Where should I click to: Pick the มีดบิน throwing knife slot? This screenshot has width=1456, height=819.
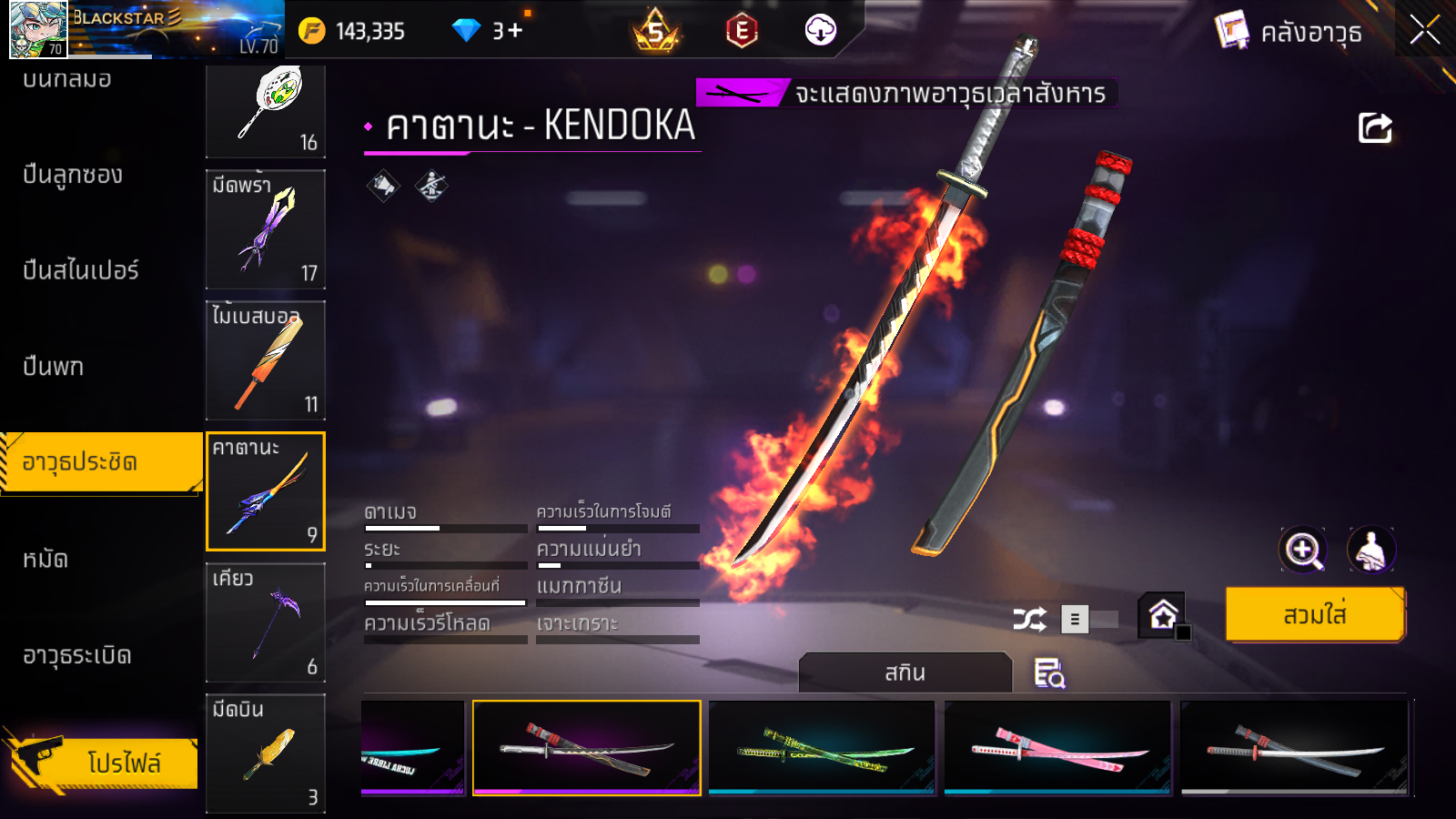(x=266, y=753)
